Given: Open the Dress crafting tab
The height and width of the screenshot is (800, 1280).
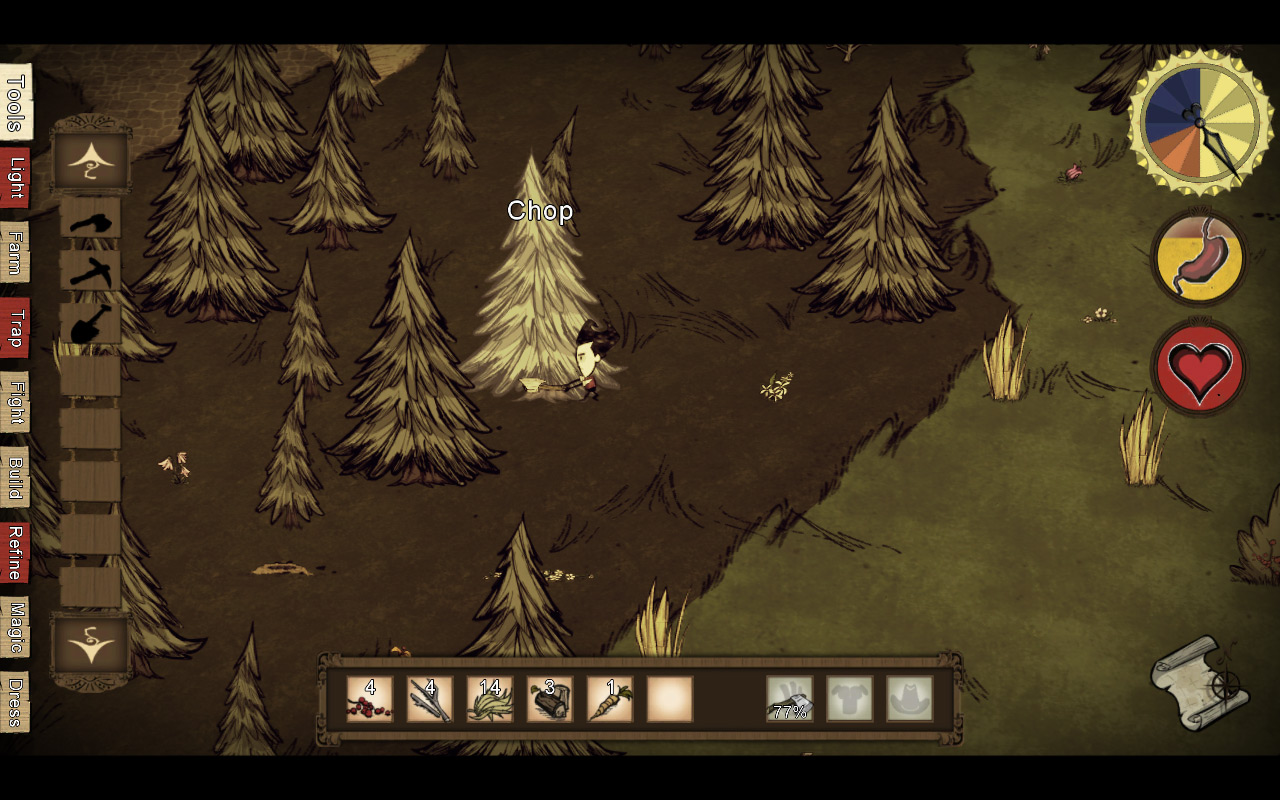Looking at the screenshot, I should tap(15, 702).
